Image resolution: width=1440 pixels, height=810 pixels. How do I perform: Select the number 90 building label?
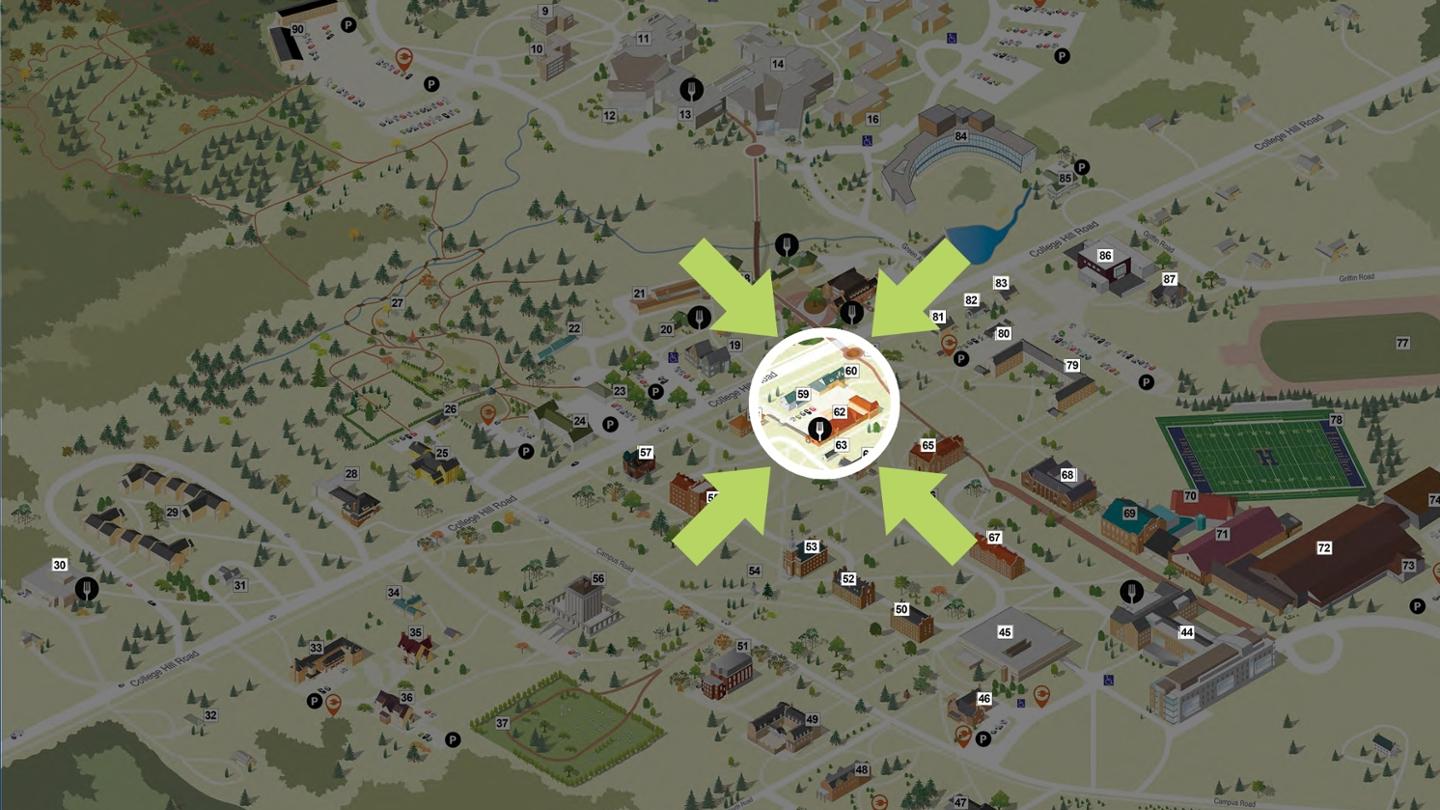click(297, 30)
